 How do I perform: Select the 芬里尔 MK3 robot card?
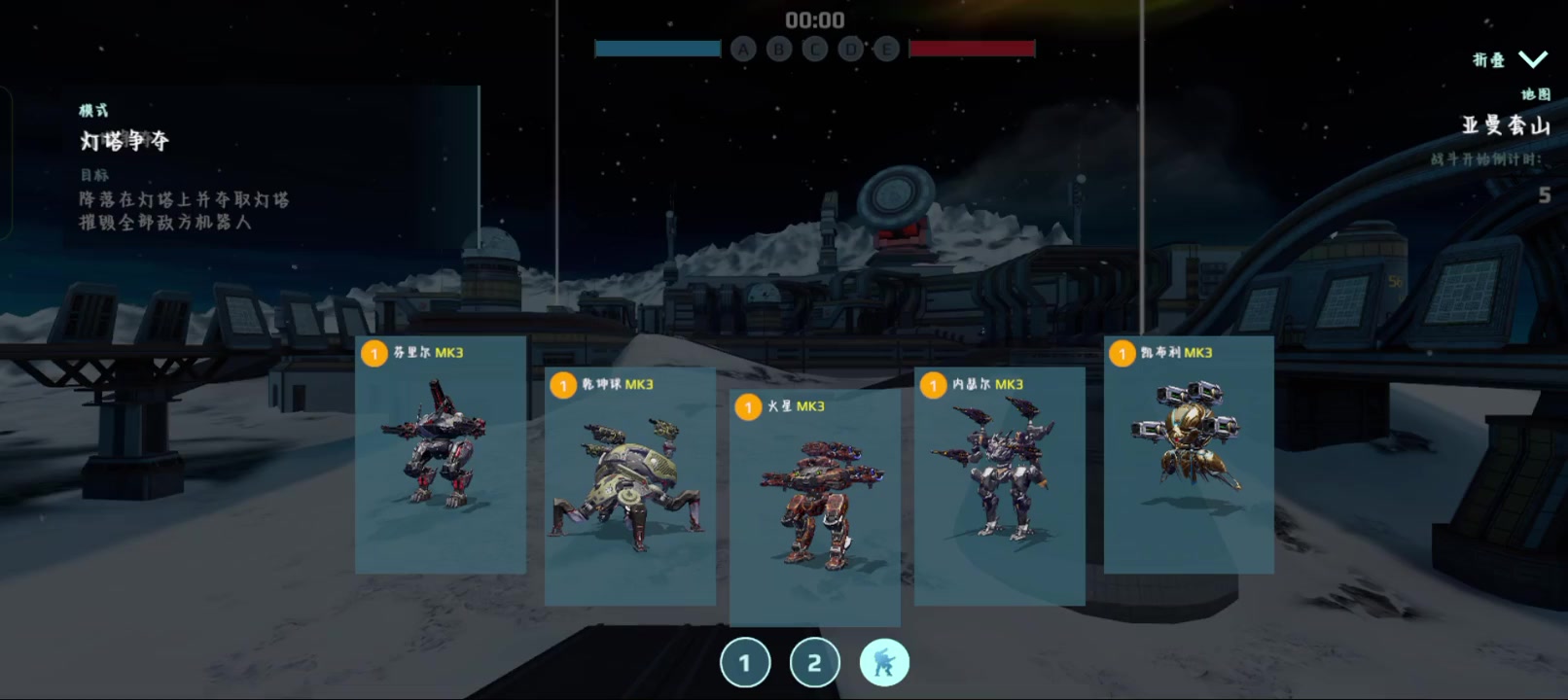coord(441,454)
